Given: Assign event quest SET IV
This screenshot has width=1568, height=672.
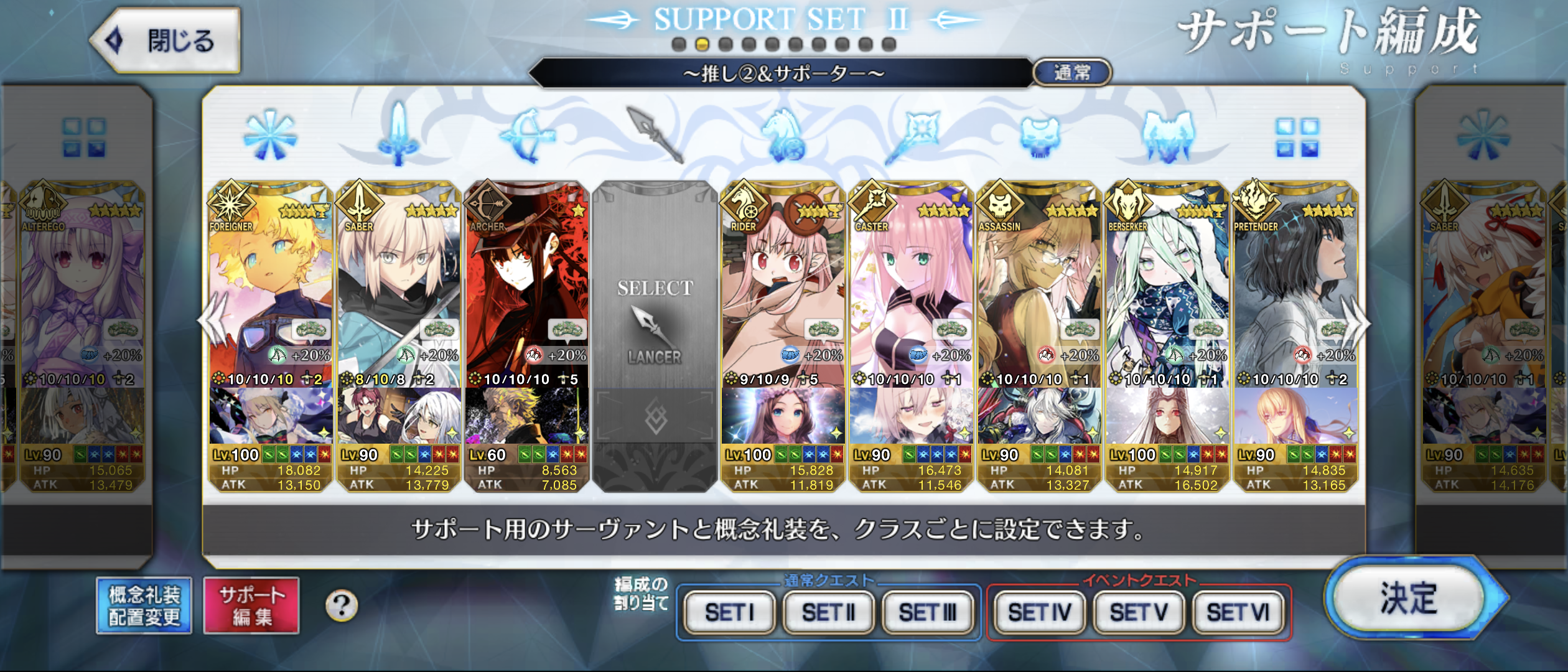Looking at the screenshot, I should click(1039, 613).
